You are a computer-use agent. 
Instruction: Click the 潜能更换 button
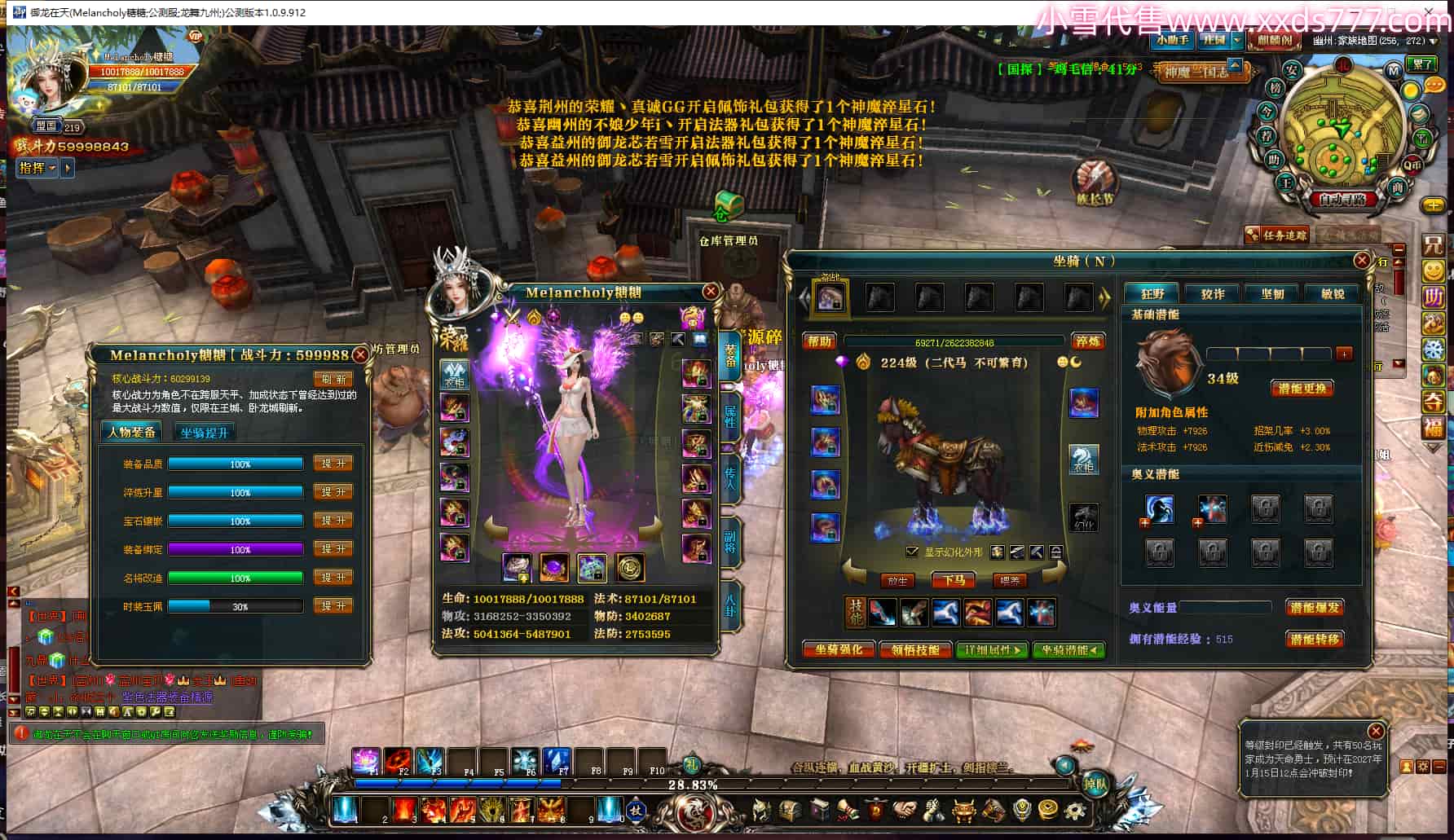1302,389
